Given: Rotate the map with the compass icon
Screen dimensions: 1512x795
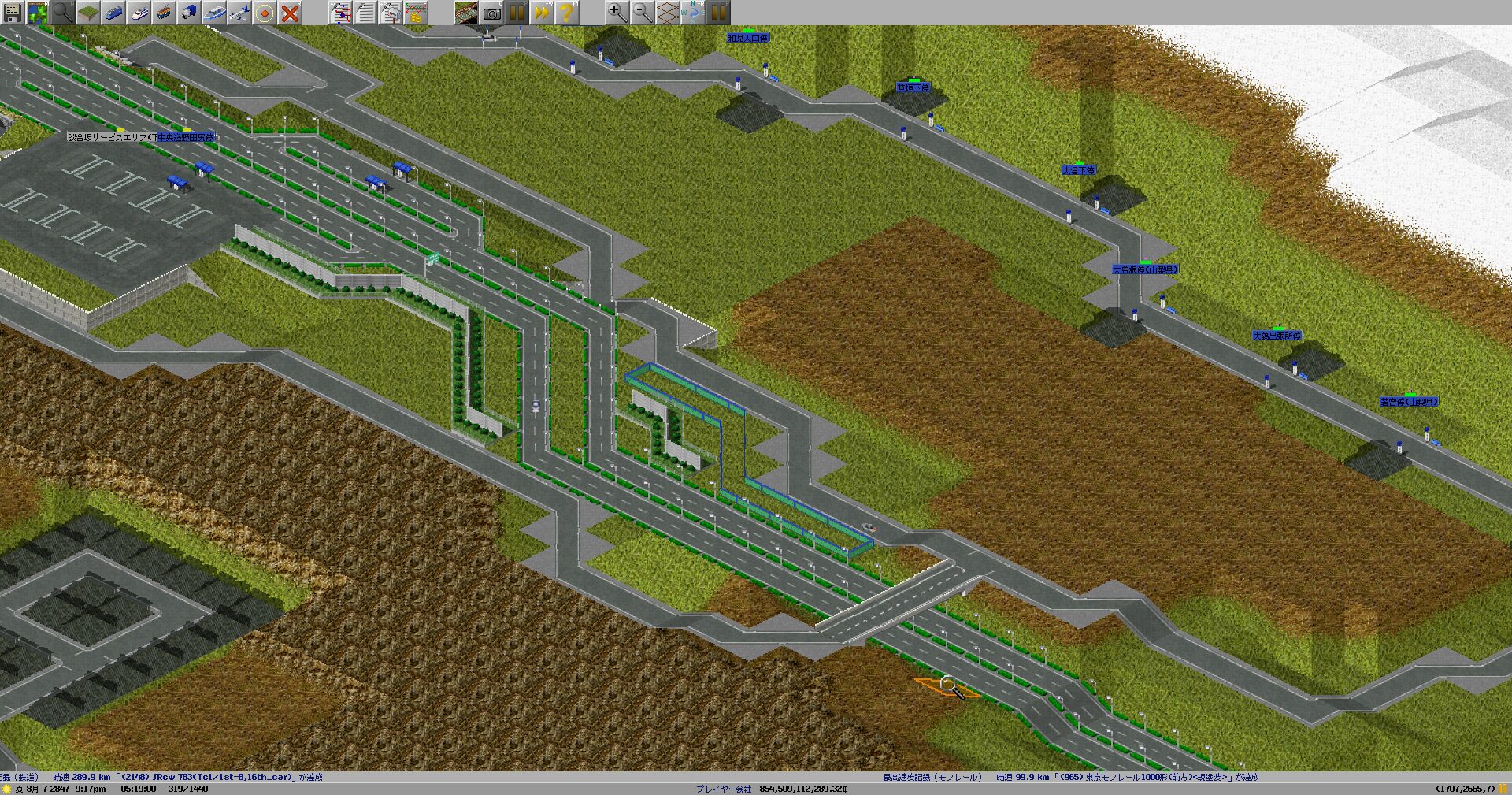Looking at the screenshot, I should pyautogui.click(x=693, y=13).
